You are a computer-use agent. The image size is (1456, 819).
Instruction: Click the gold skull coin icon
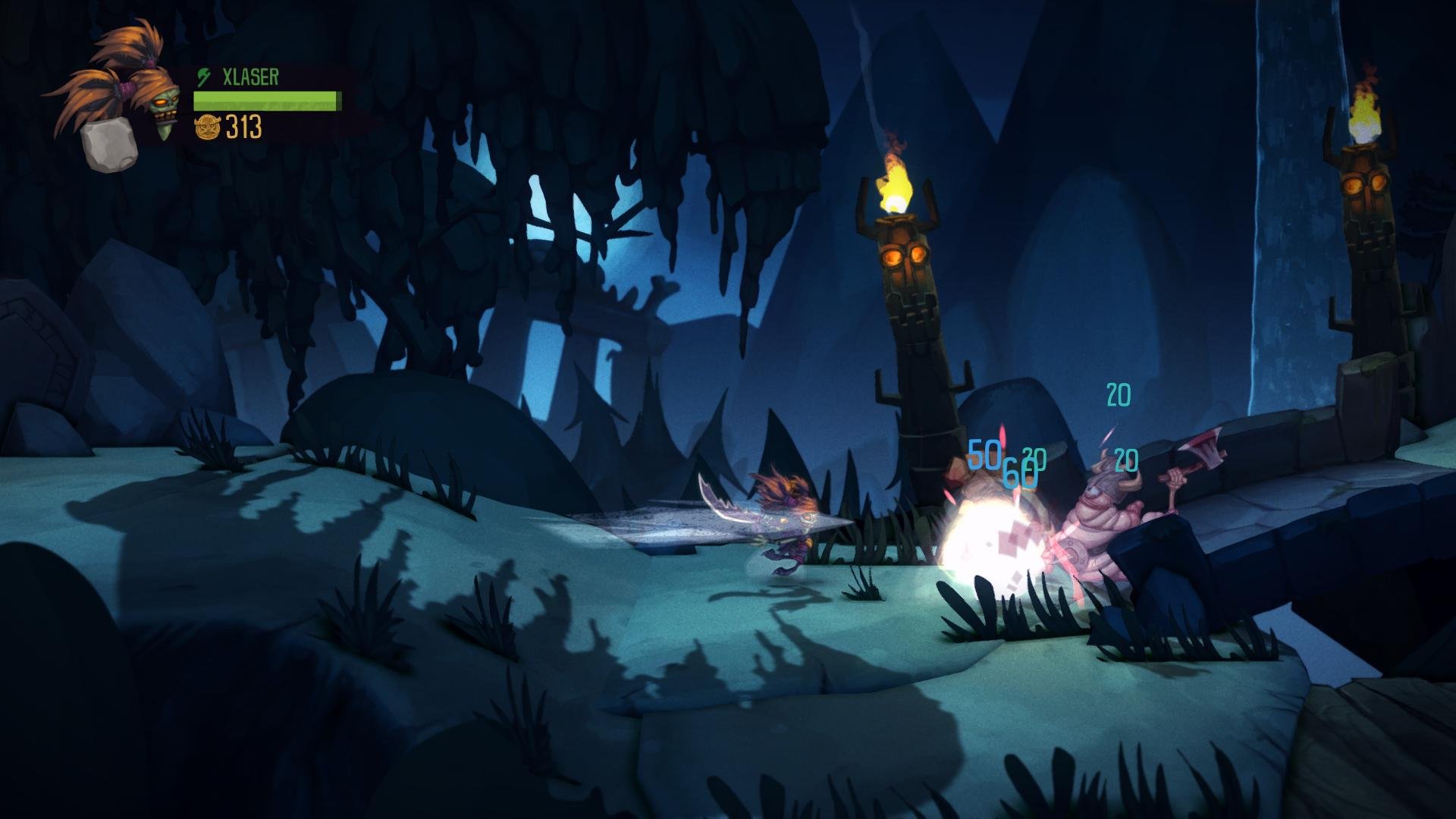207,127
